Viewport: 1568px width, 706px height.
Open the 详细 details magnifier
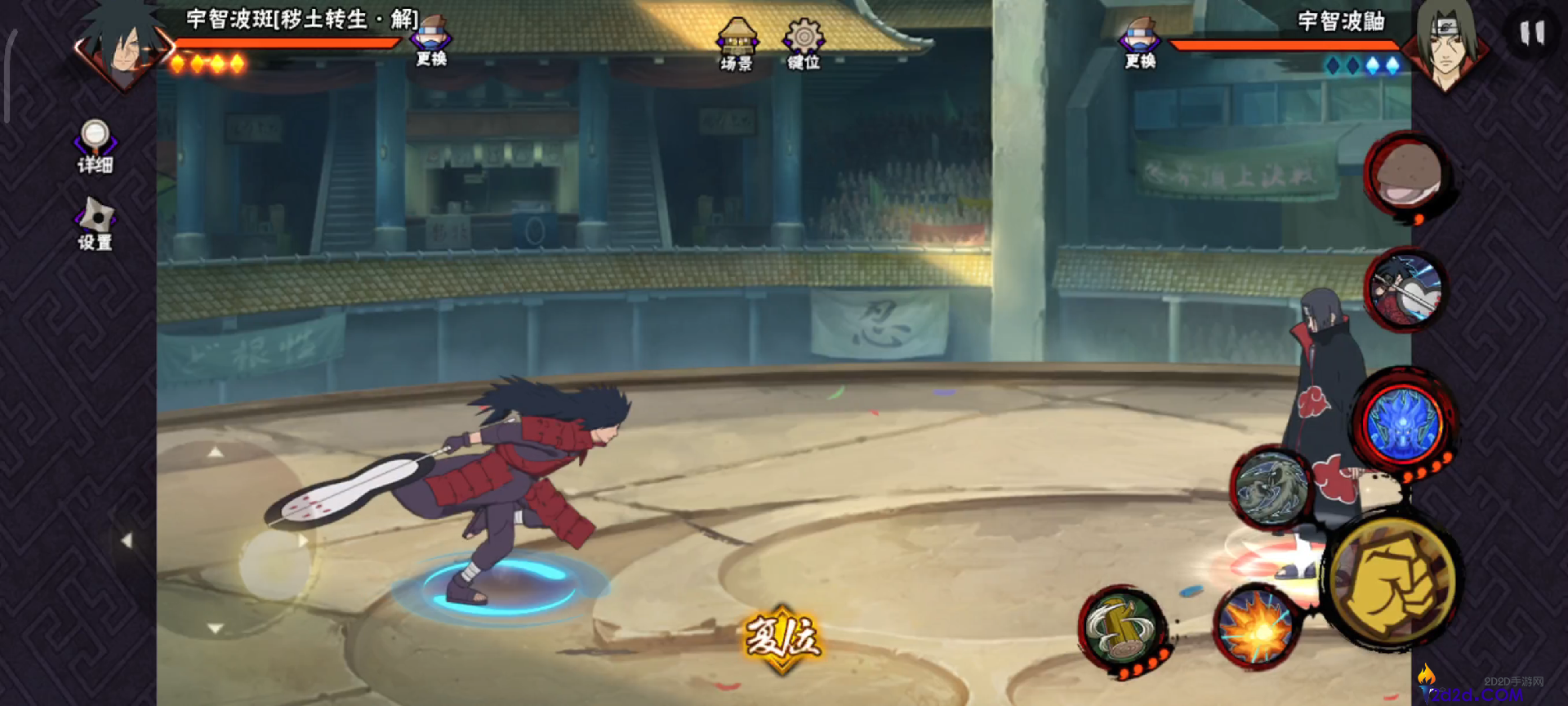95,147
